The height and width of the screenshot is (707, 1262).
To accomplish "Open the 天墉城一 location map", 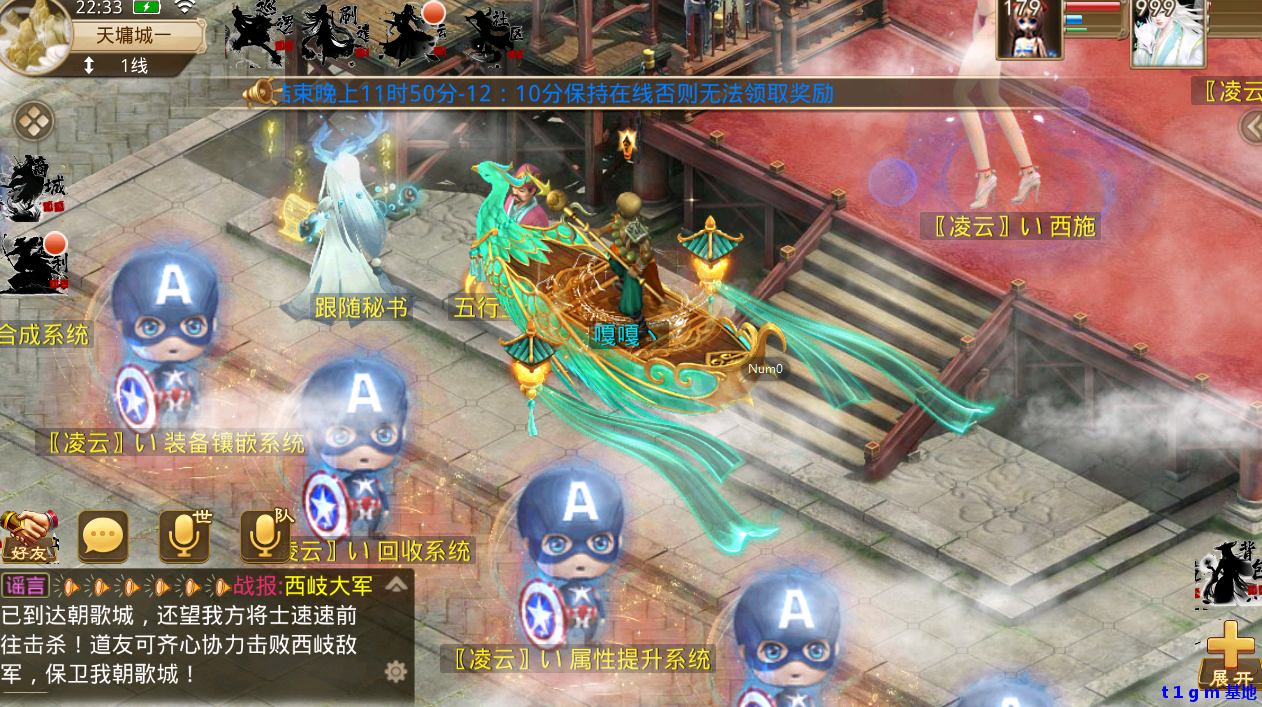I will tap(133, 36).
